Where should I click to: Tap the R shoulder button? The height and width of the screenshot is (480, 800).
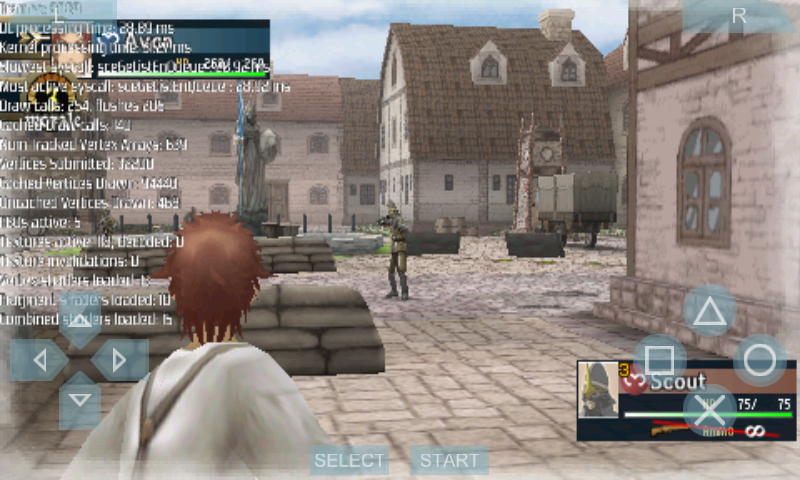point(739,16)
